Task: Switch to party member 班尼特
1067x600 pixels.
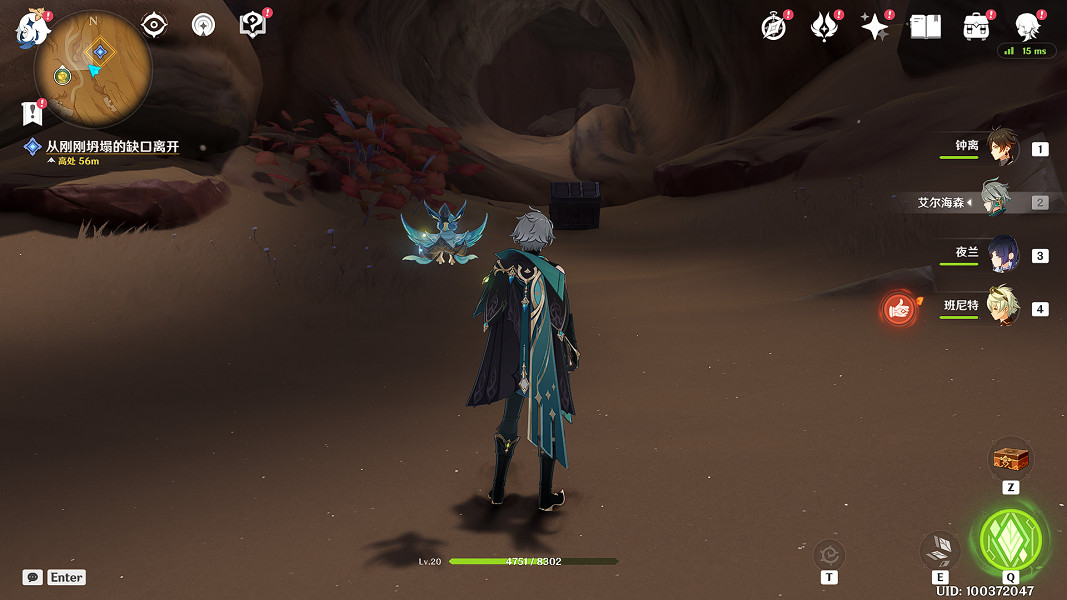Action: point(1000,306)
